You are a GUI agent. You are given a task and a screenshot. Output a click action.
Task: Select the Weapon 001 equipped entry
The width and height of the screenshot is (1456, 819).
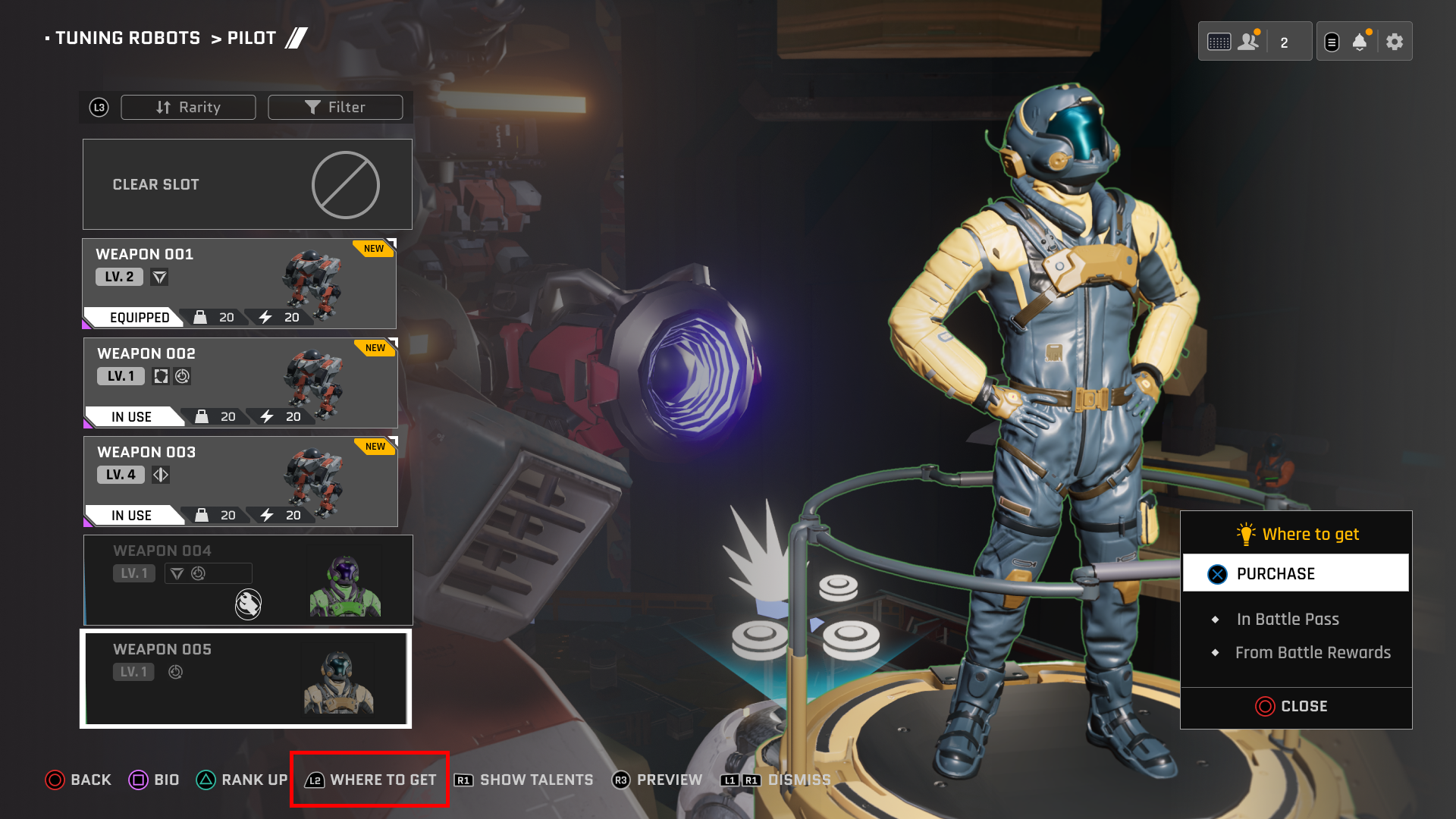[x=239, y=284]
